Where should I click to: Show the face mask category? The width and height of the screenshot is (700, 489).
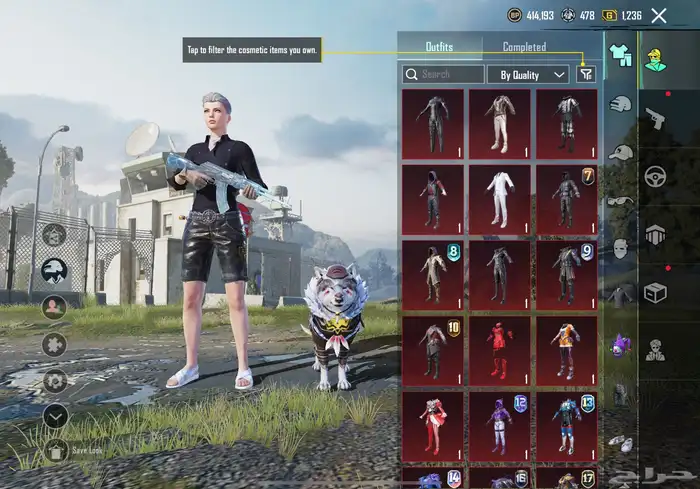click(620, 248)
